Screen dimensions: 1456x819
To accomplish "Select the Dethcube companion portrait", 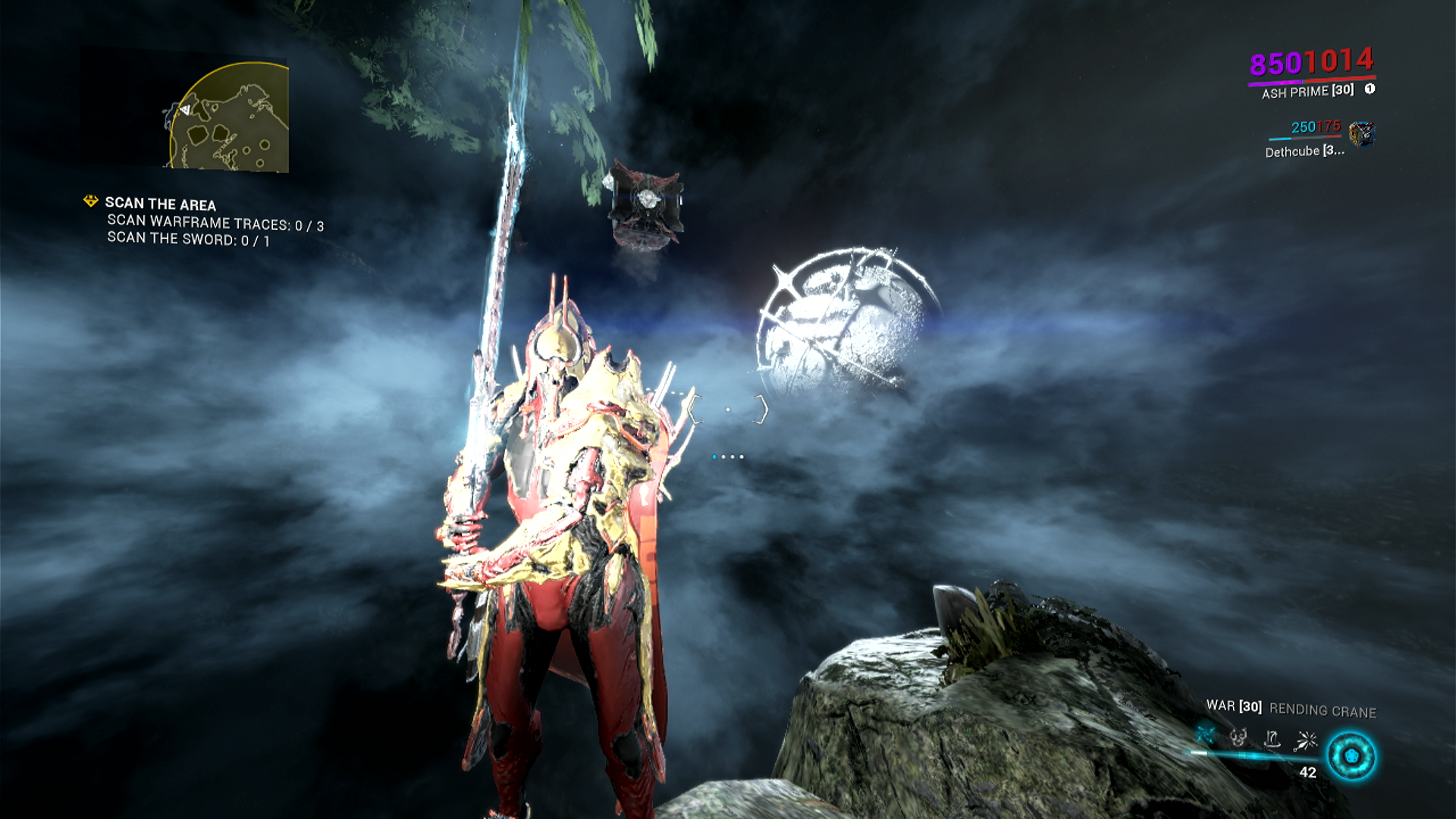I will 1362,134.
